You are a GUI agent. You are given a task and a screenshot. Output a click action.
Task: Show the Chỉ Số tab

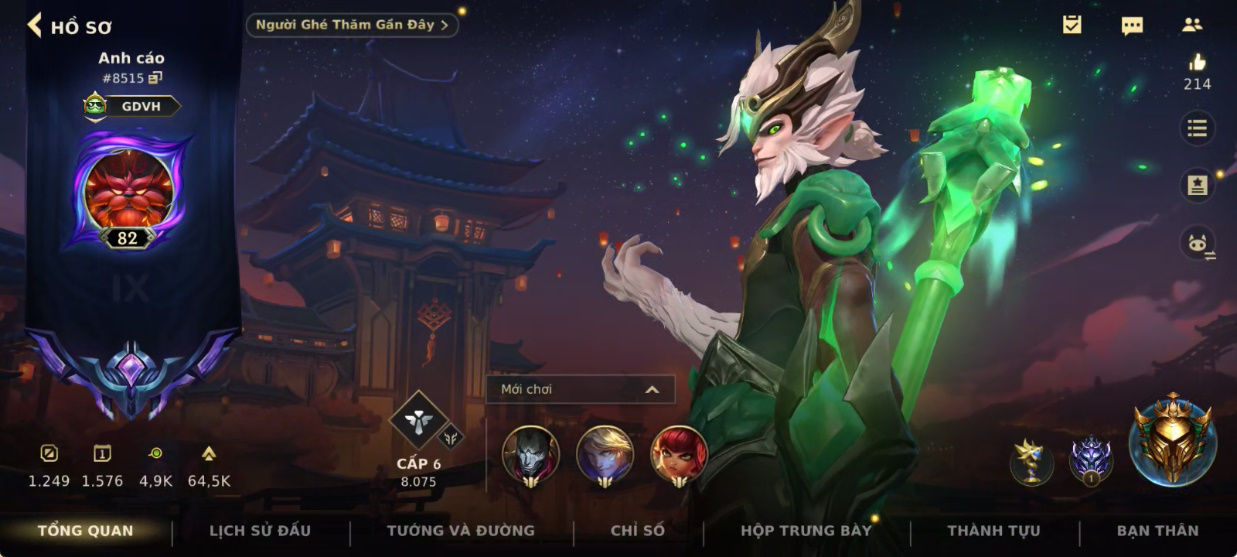(x=638, y=531)
